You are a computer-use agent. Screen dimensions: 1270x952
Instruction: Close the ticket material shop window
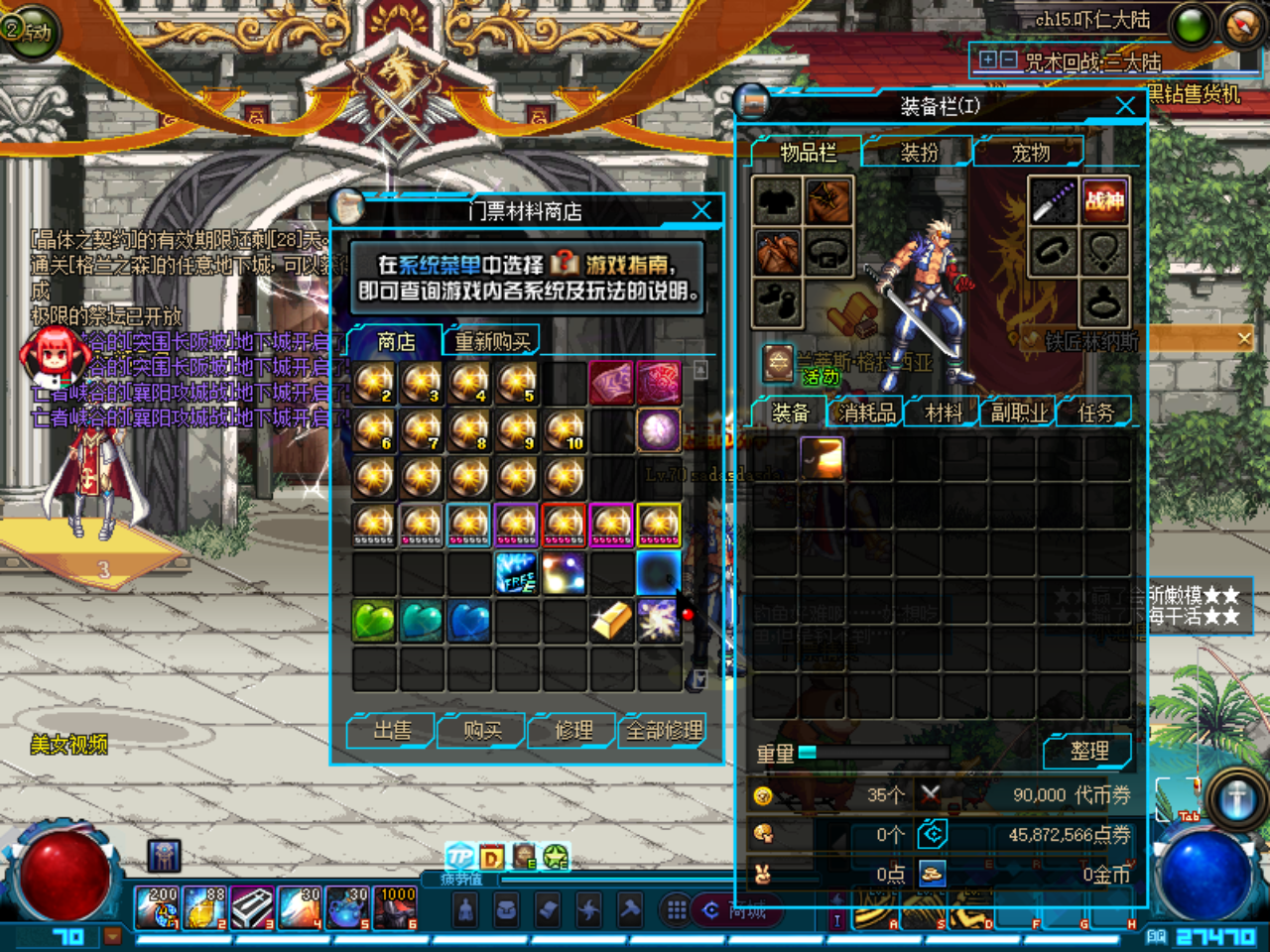(701, 210)
